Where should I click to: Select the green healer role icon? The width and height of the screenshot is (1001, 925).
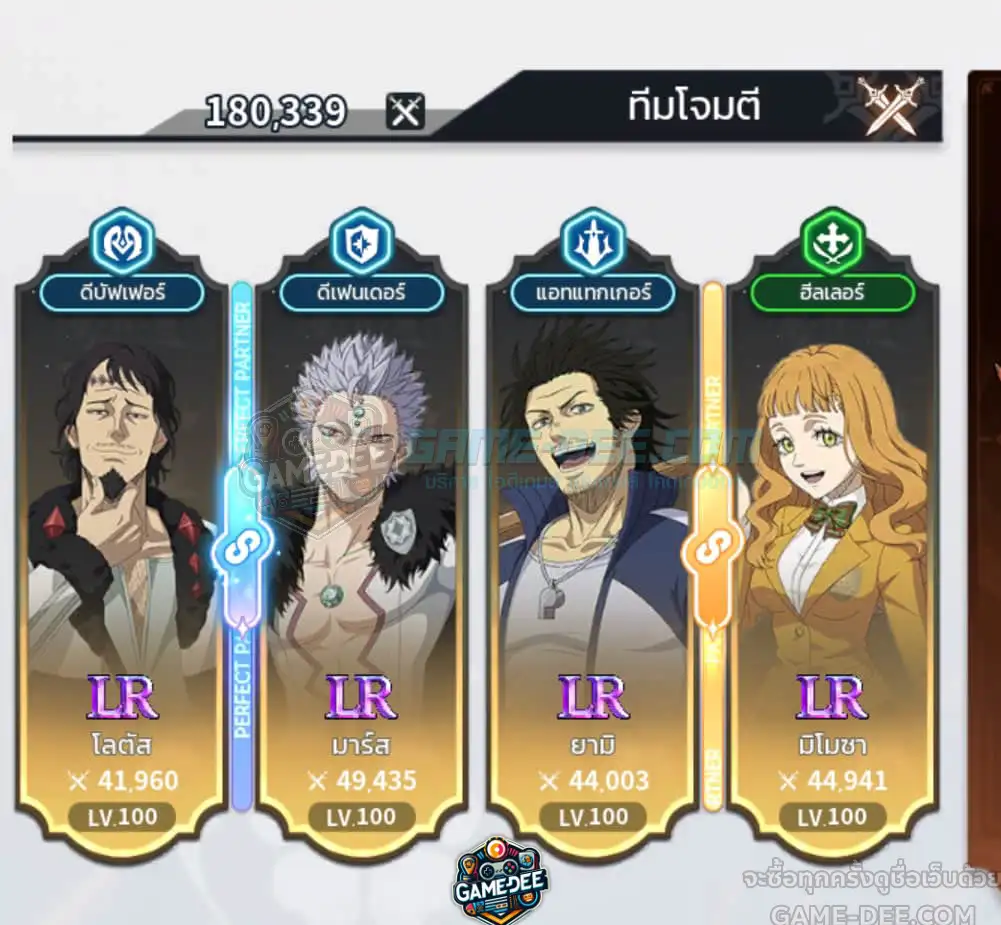click(x=833, y=241)
